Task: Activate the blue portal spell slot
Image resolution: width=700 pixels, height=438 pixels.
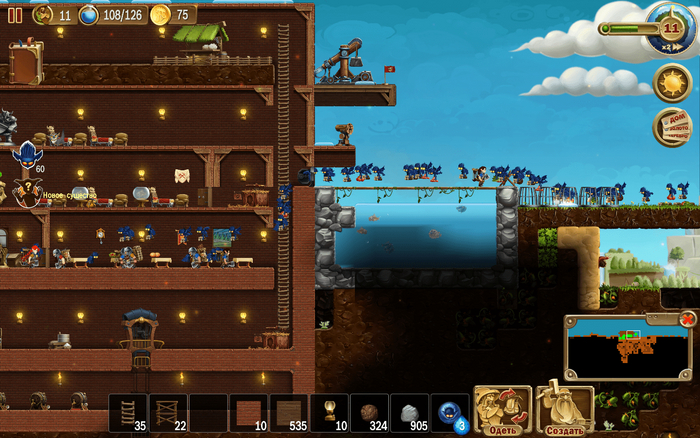Action: (x=449, y=412)
